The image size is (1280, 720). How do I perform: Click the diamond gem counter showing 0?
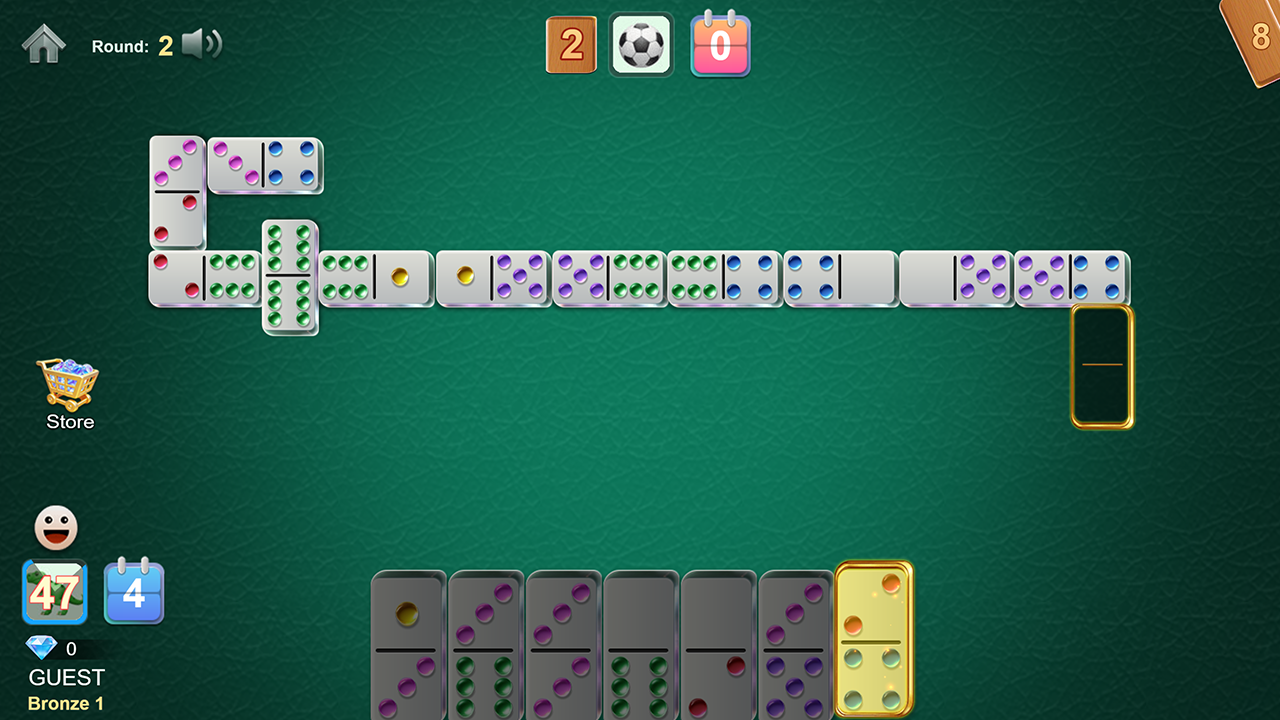(55, 648)
